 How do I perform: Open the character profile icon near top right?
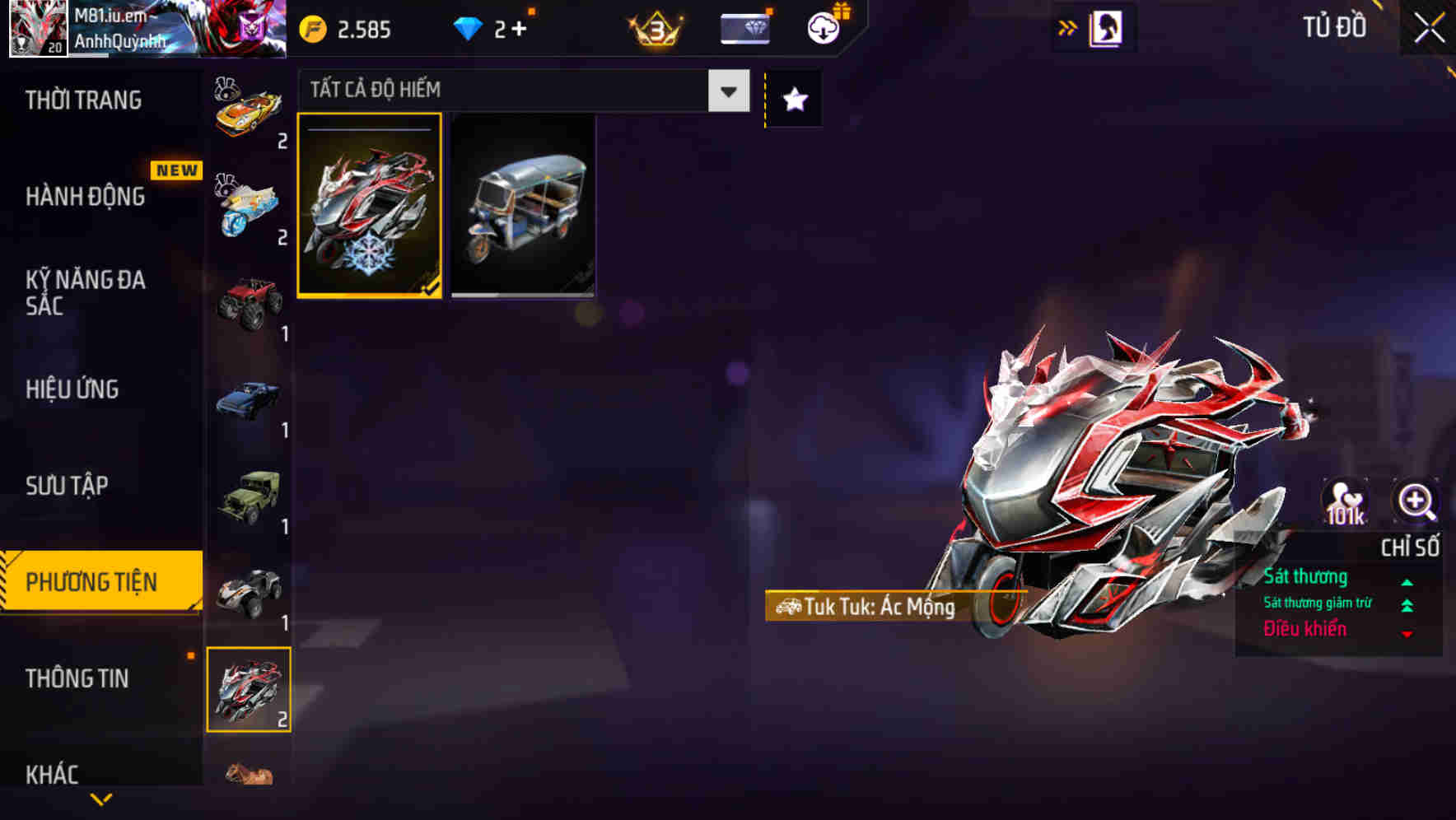(1104, 27)
